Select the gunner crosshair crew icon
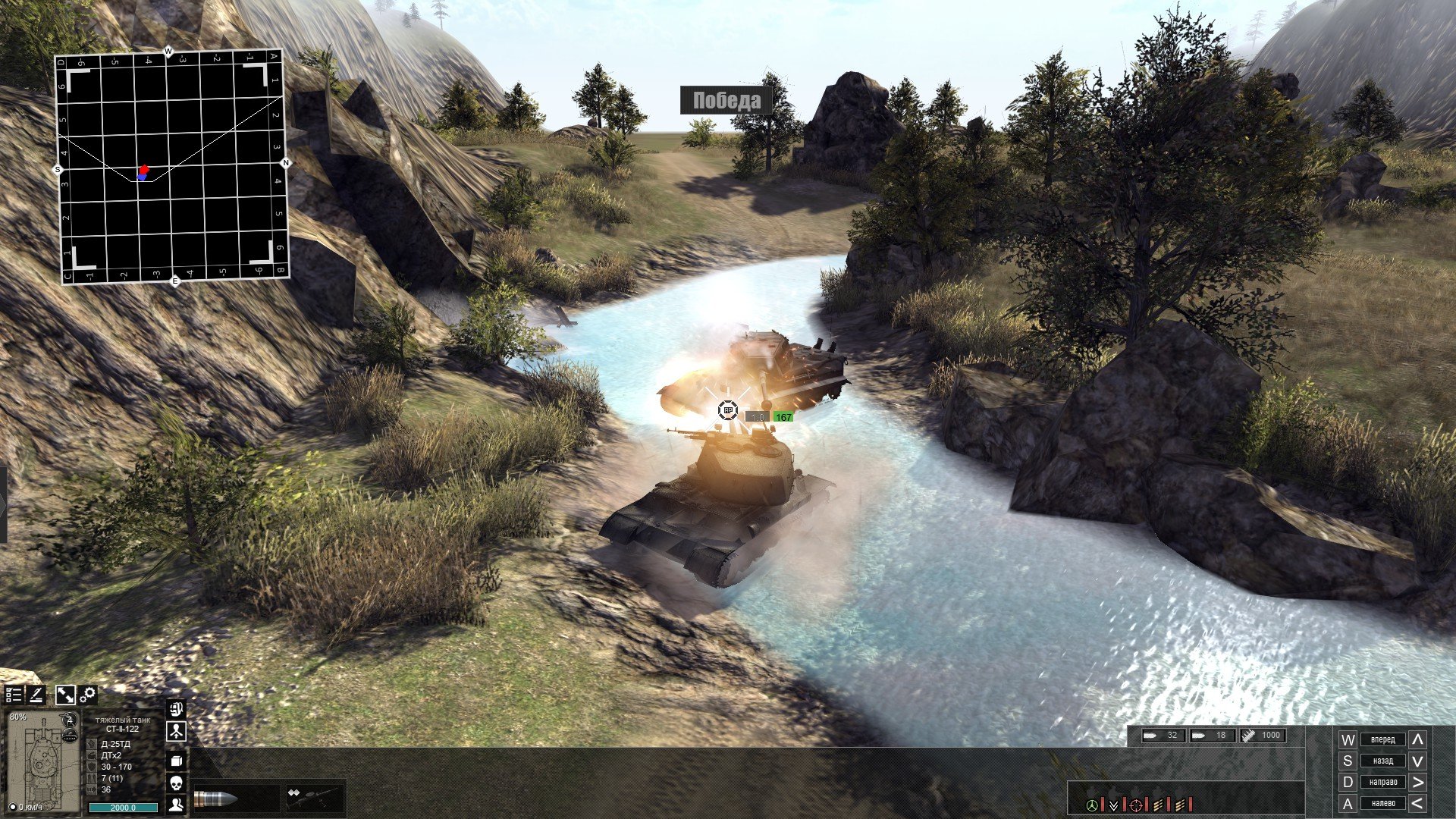This screenshot has height=819, width=1456. pos(1136,805)
